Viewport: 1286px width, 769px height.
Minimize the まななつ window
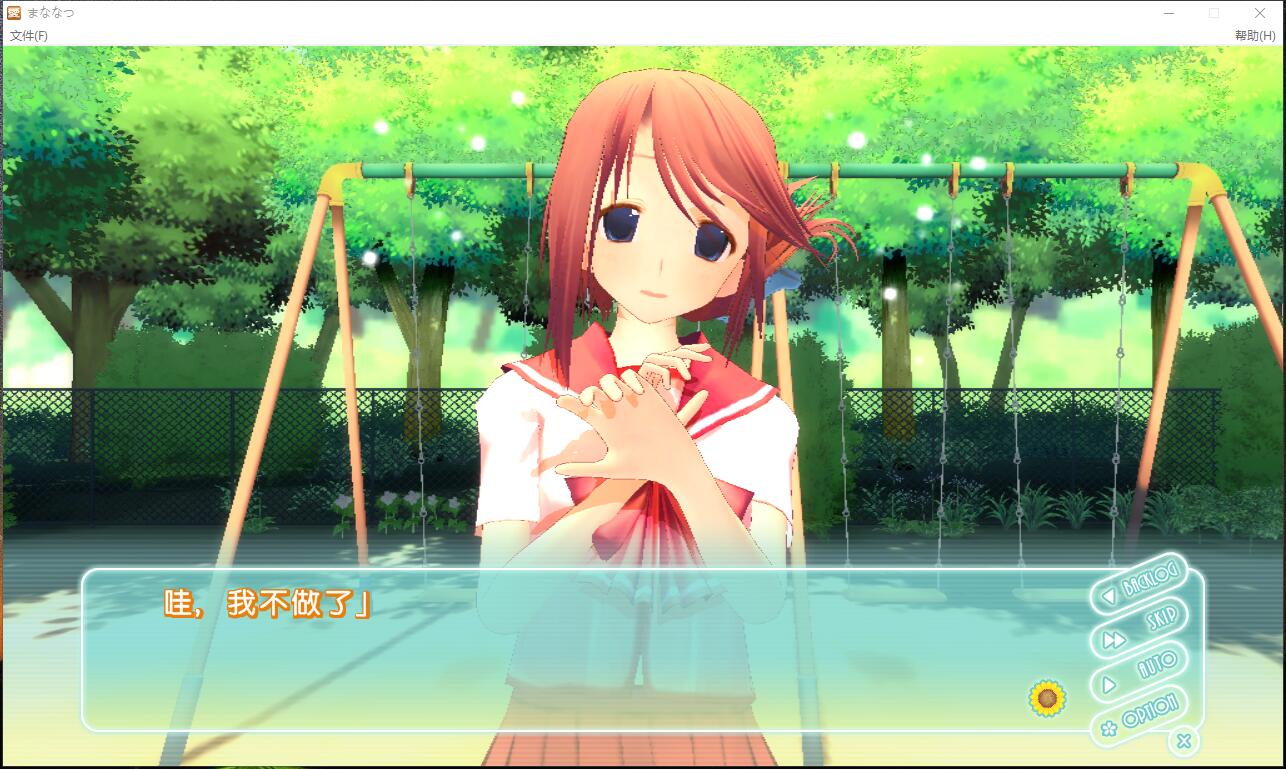(x=1168, y=13)
